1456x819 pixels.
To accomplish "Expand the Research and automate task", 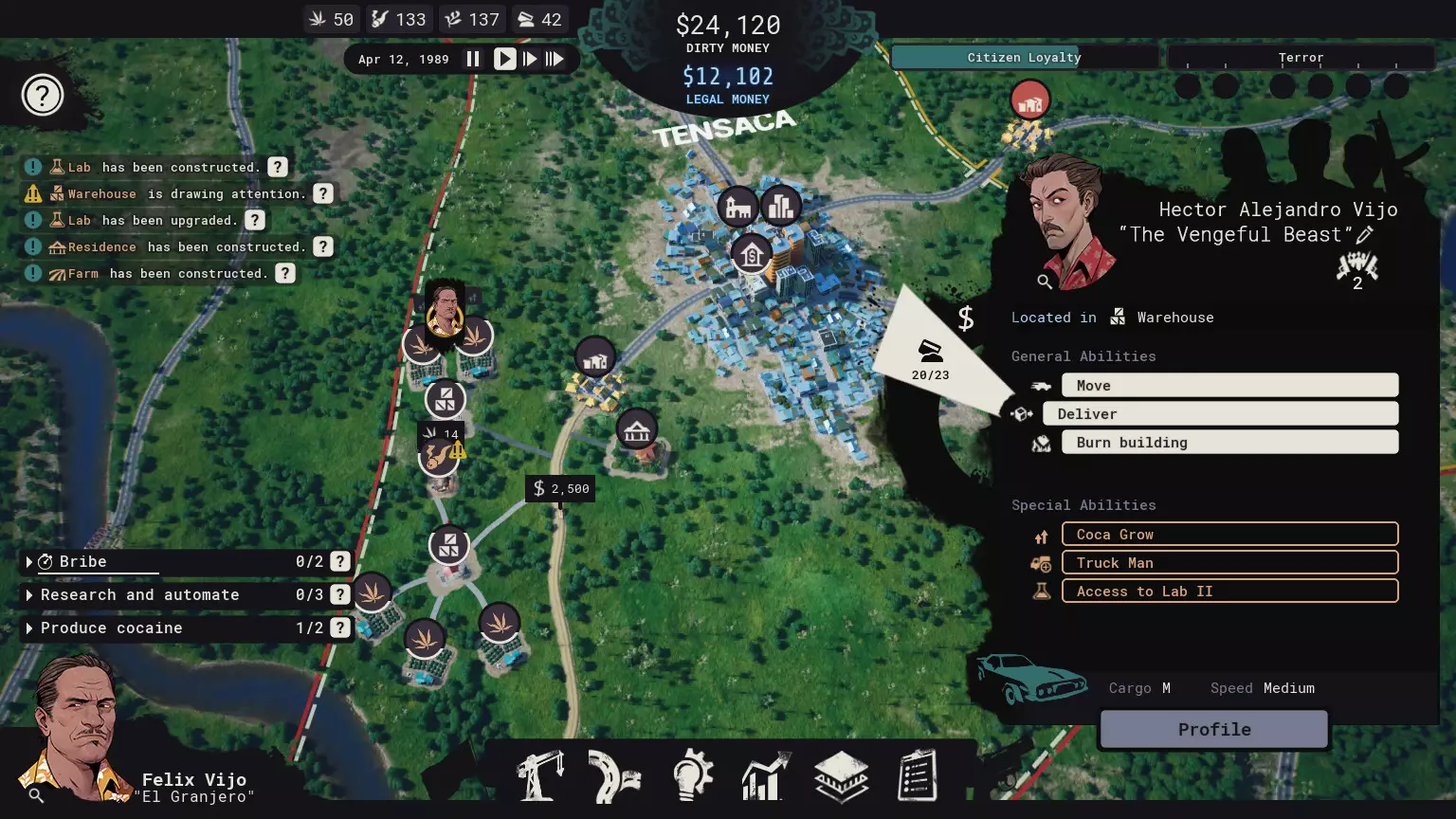I will [28, 594].
